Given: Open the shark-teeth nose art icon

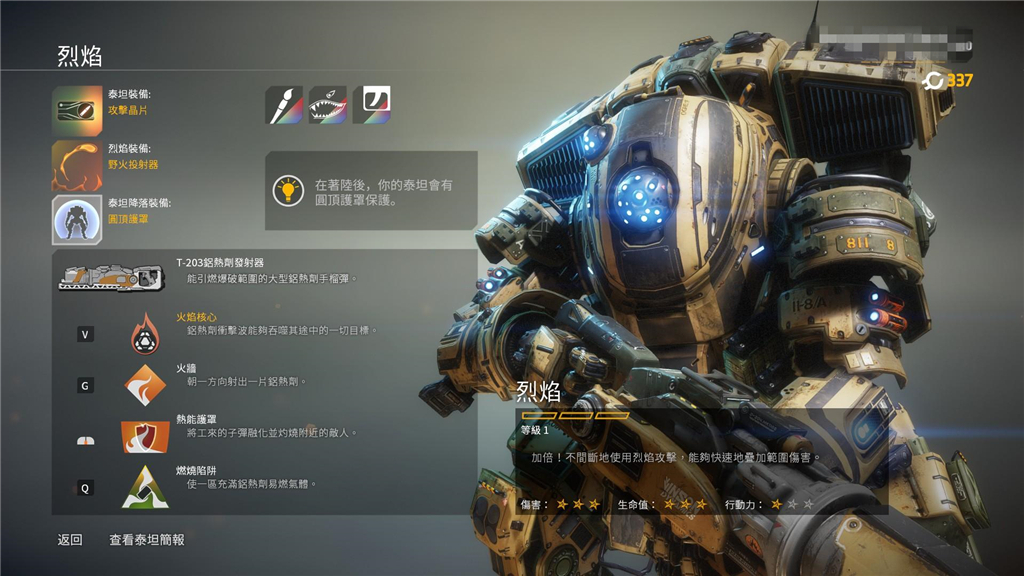Looking at the screenshot, I should click(x=328, y=105).
